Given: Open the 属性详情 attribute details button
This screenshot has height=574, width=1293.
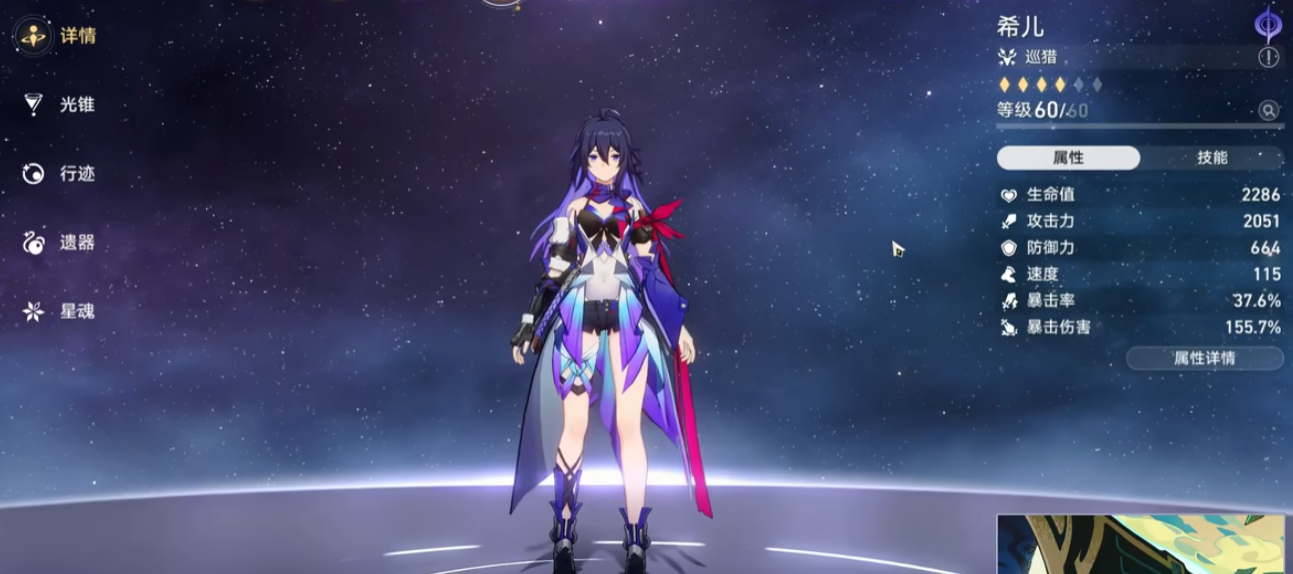Looking at the screenshot, I should pyautogui.click(x=1204, y=358).
